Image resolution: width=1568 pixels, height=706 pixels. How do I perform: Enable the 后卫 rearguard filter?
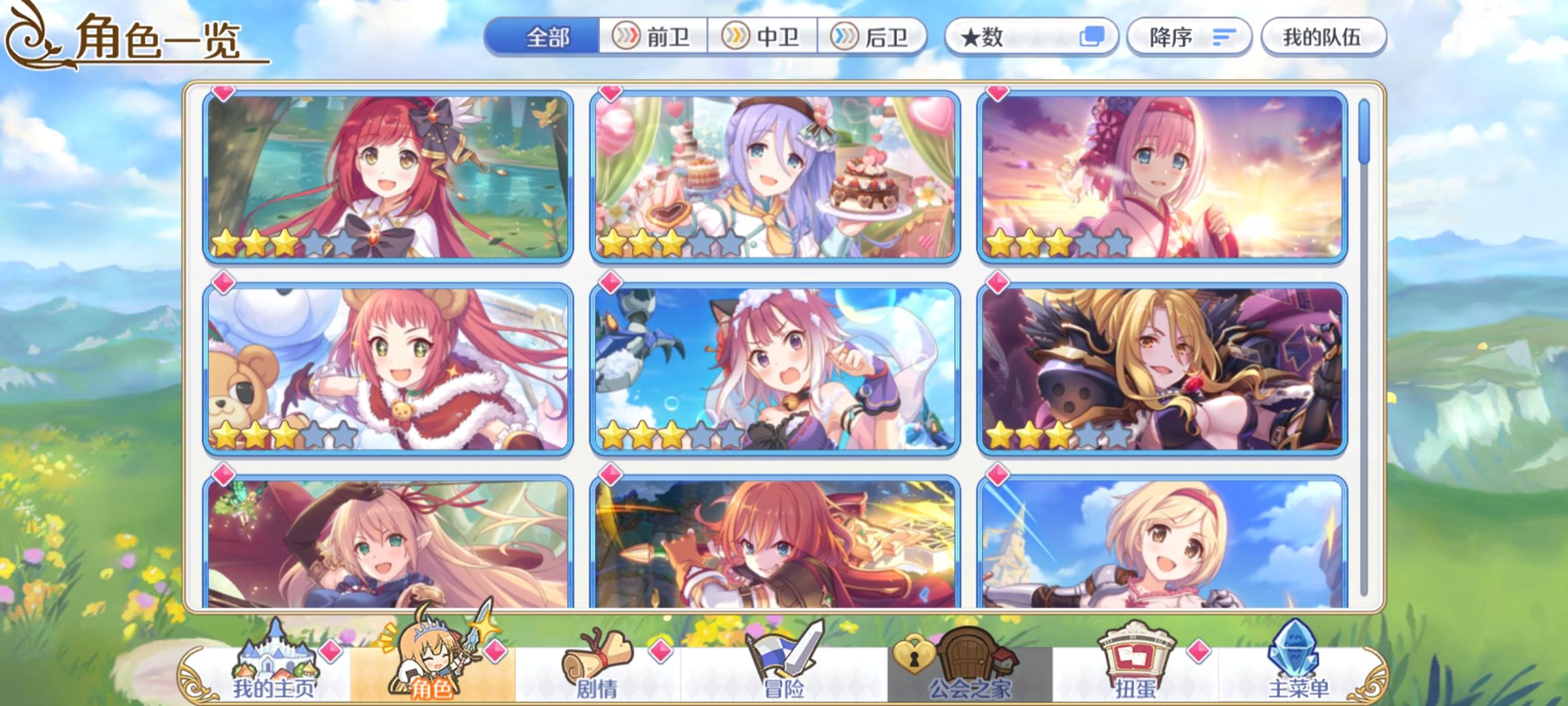[x=872, y=37]
